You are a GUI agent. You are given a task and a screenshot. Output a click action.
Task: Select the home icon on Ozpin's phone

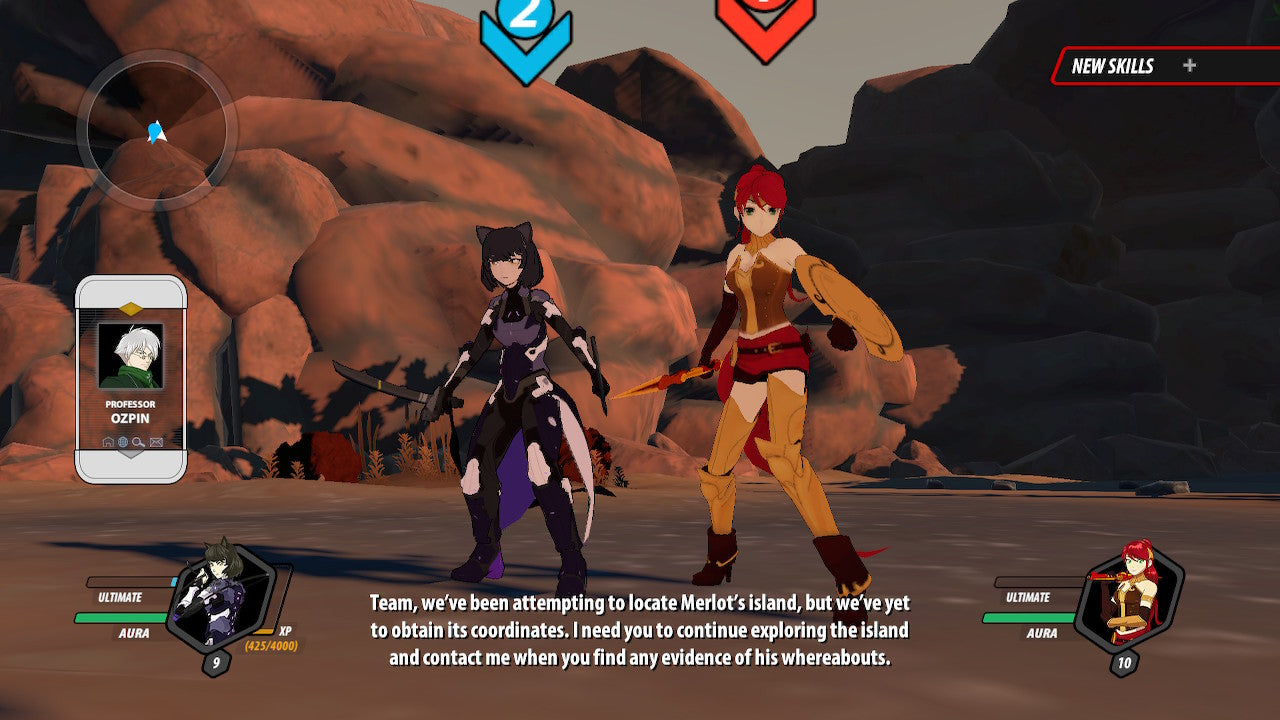107,441
